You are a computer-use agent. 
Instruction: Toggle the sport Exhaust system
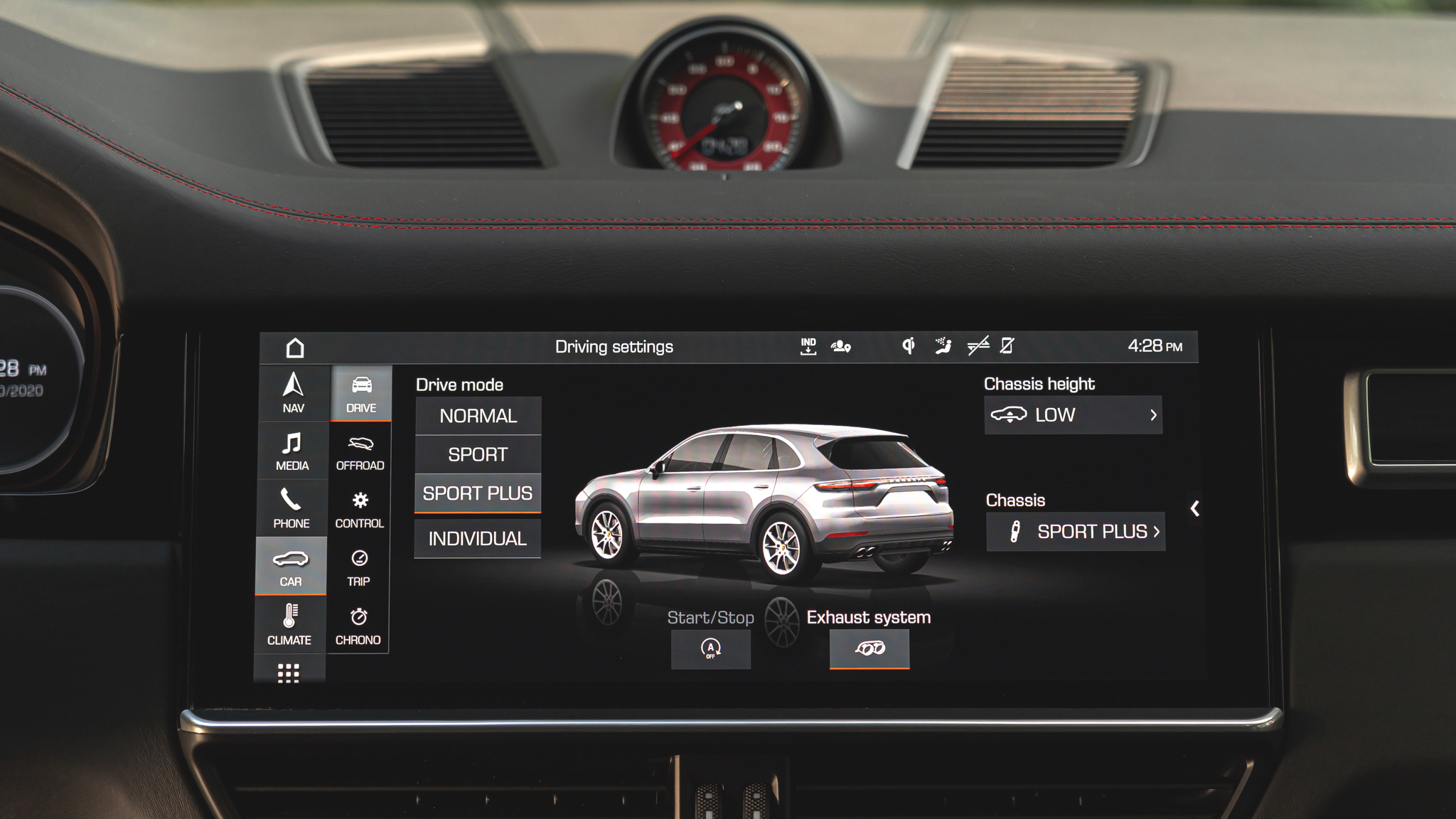(x=869, y=648)
